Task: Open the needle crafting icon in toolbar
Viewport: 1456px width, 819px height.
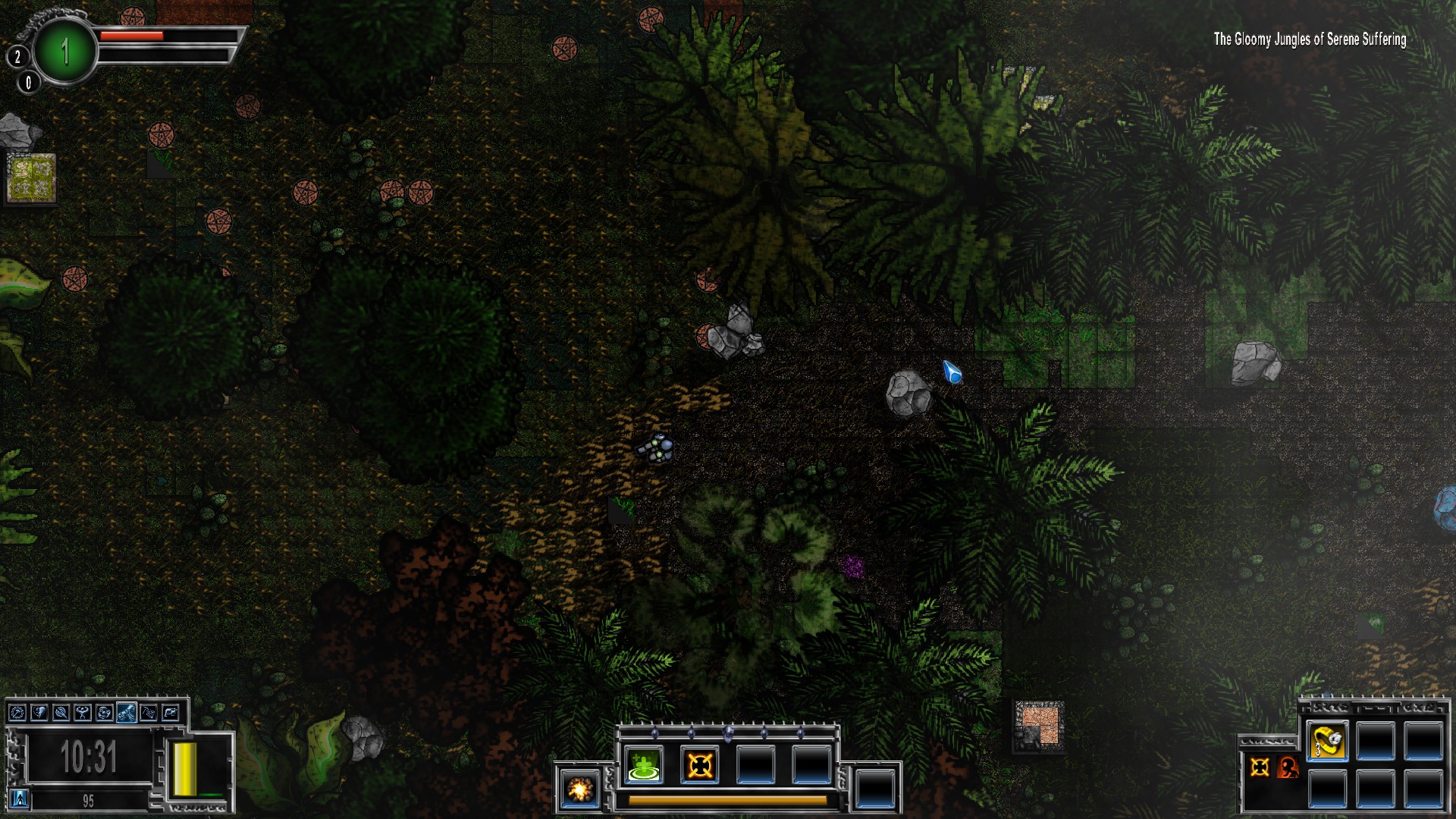Action: tap(61, 714)
